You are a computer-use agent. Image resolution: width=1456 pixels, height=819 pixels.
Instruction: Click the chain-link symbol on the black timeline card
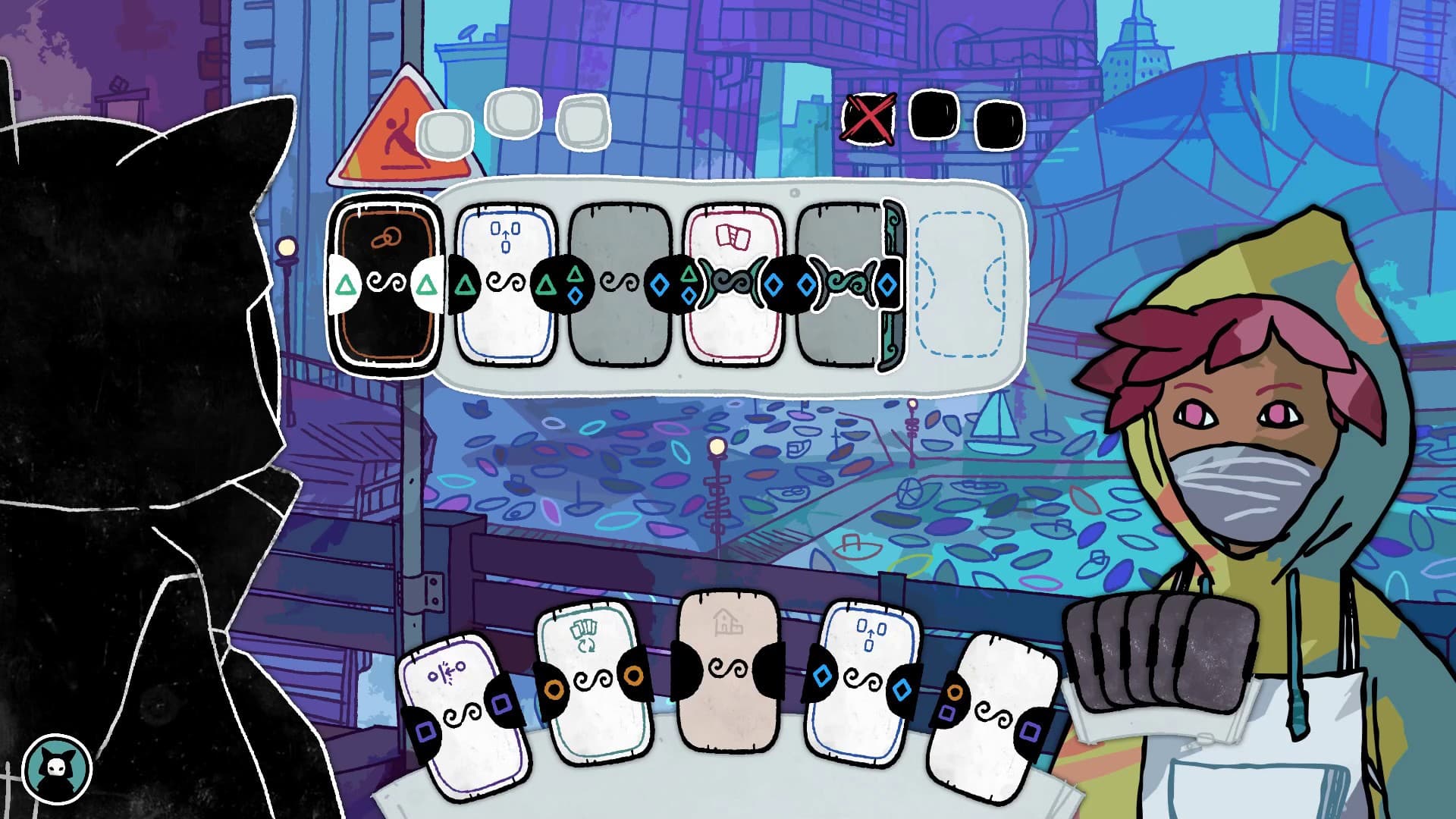385,237
